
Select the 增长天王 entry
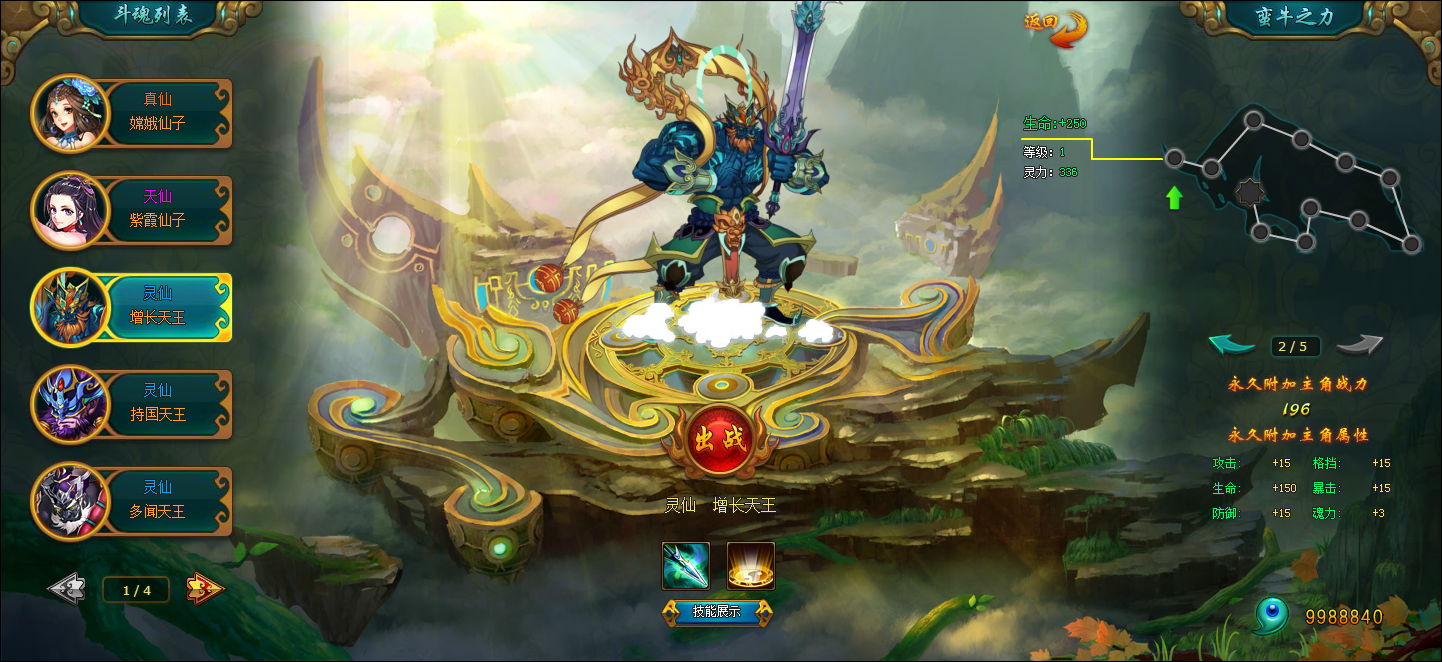135,306
